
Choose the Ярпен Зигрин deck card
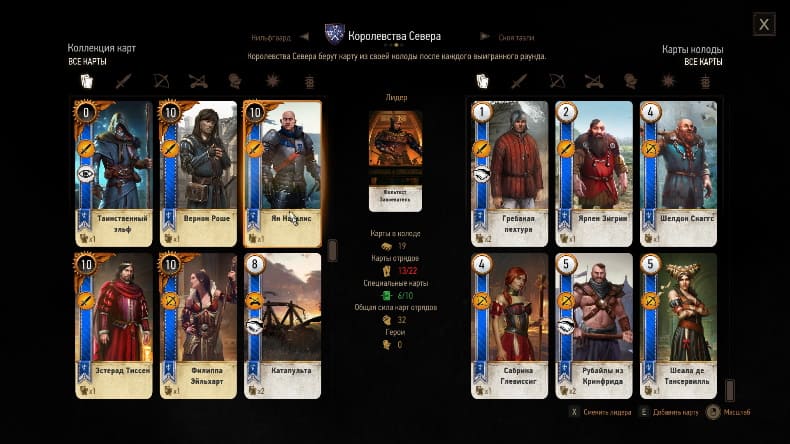594,172
